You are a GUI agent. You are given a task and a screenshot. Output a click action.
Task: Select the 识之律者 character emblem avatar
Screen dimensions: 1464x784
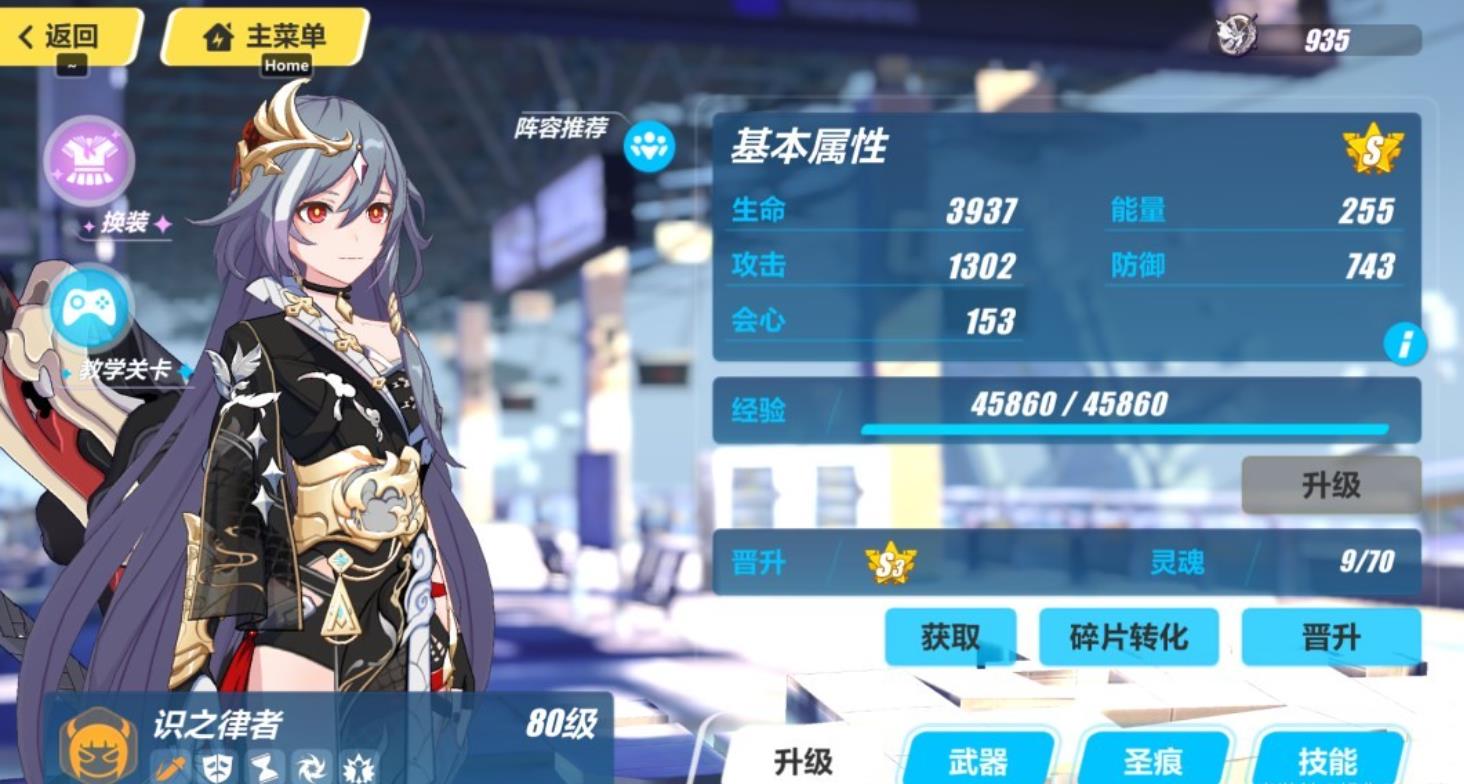pyautogui.click(x=97, y=740)
